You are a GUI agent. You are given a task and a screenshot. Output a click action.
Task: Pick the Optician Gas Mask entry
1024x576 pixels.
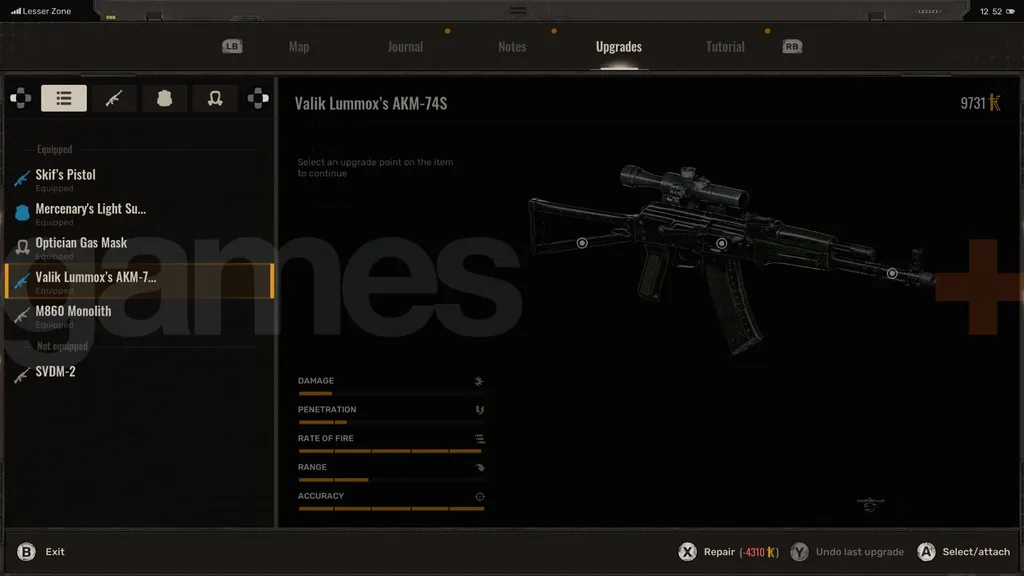pyautogui.click(x=81, y=243)
